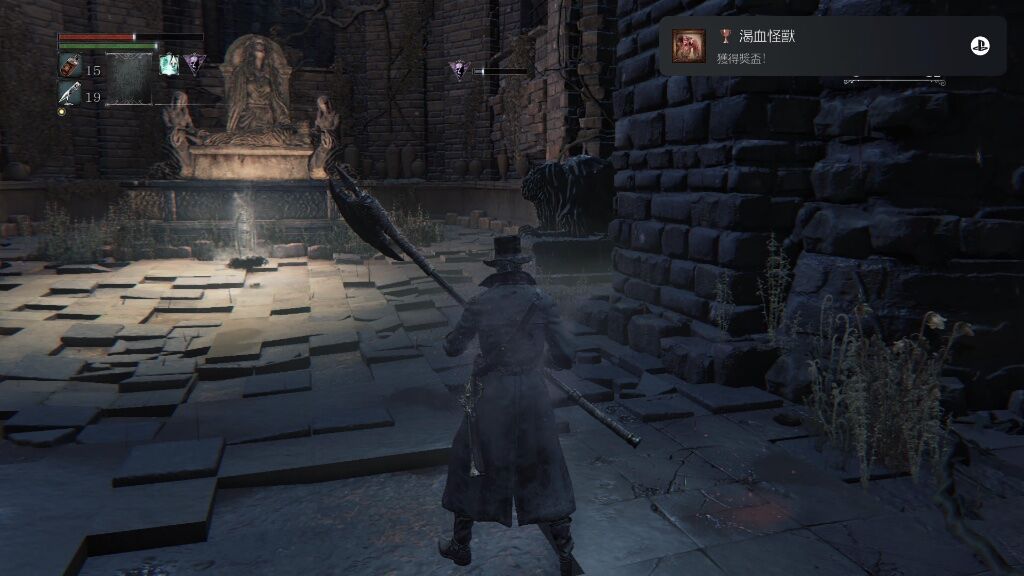Click the glowing teal status buff icon
Image resolution: width=1024 pixels, height=576 pixels.
170,65
